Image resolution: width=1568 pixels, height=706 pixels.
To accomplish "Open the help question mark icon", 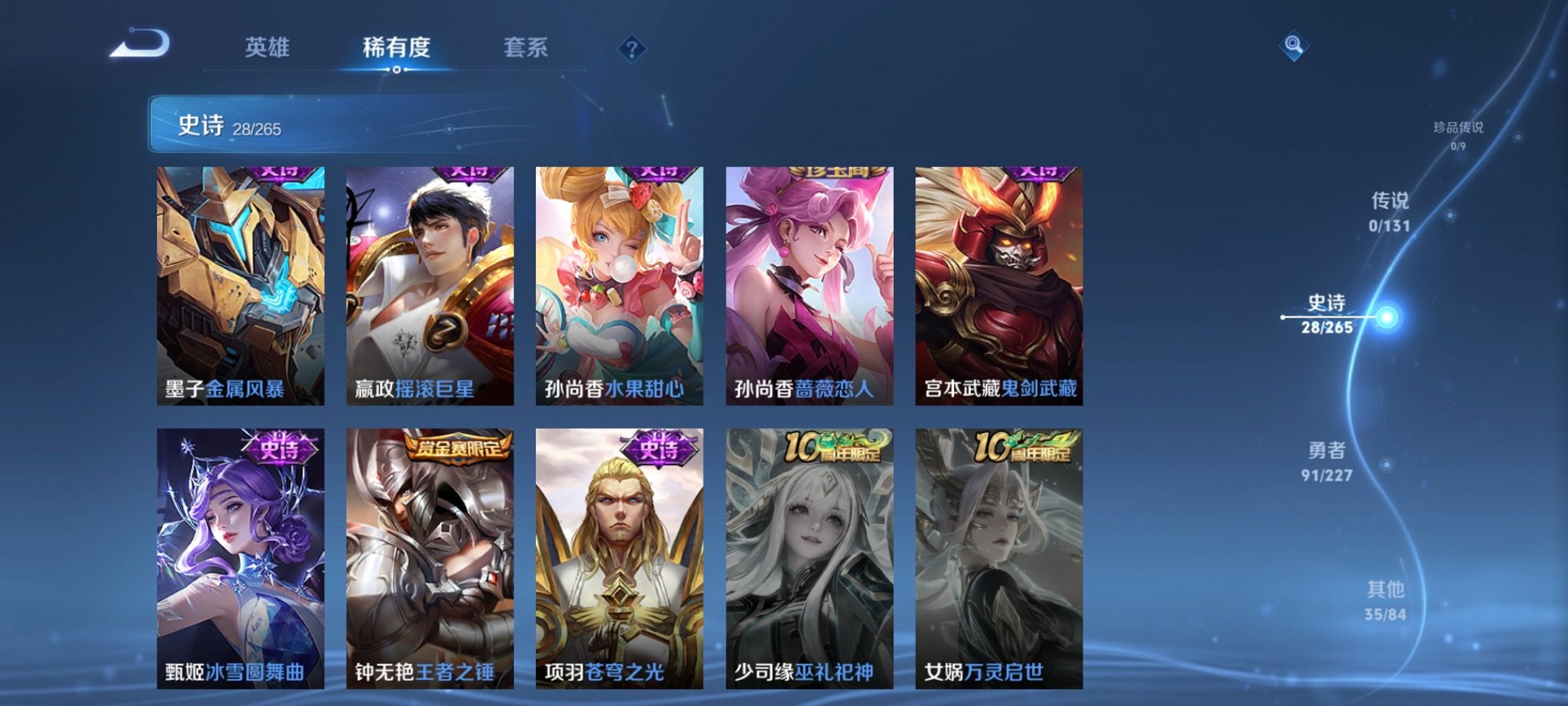I will (x=632, y=50).
